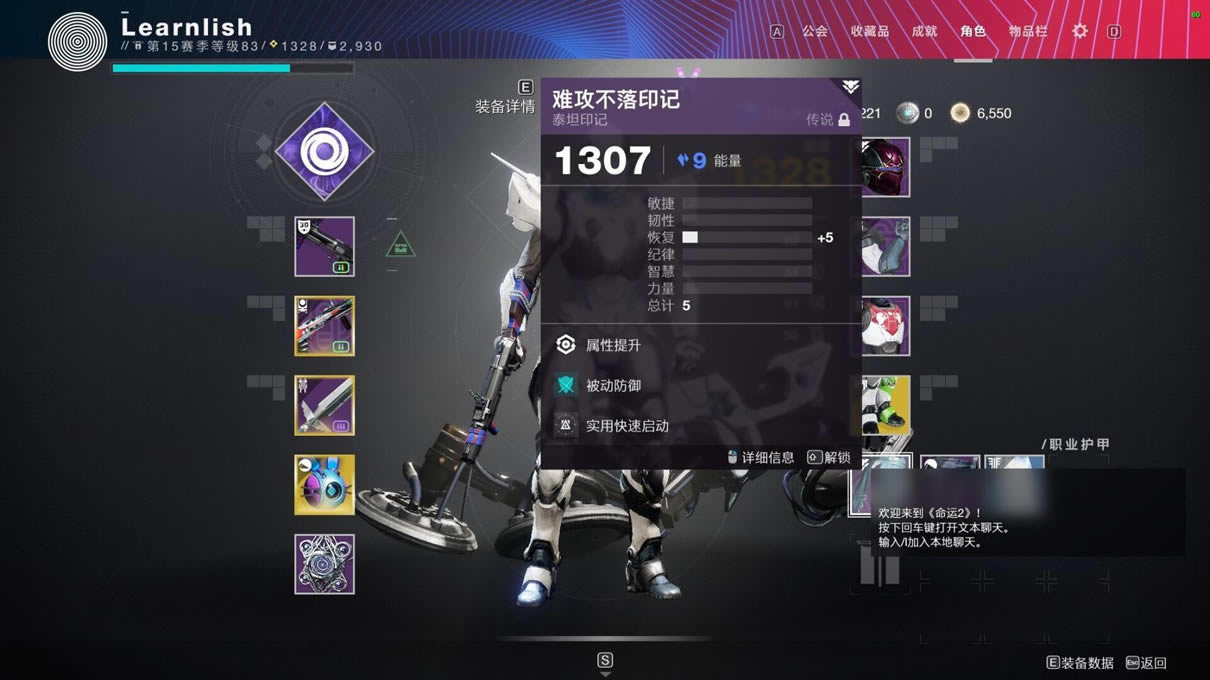
Task: Click the spiral player emblem
Action: (x=77, y=41)
